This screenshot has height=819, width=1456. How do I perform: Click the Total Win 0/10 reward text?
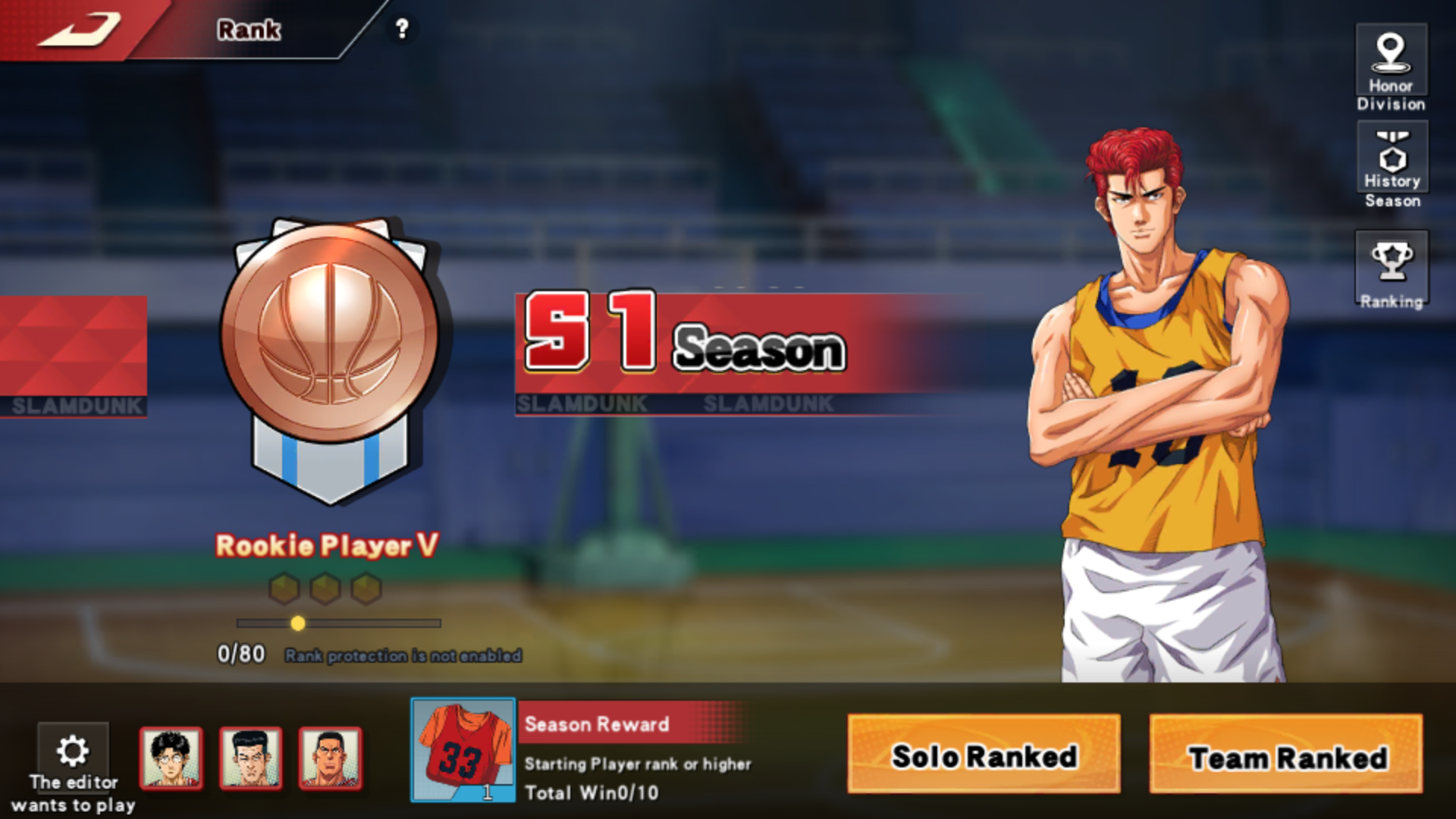tap(593, 792)
